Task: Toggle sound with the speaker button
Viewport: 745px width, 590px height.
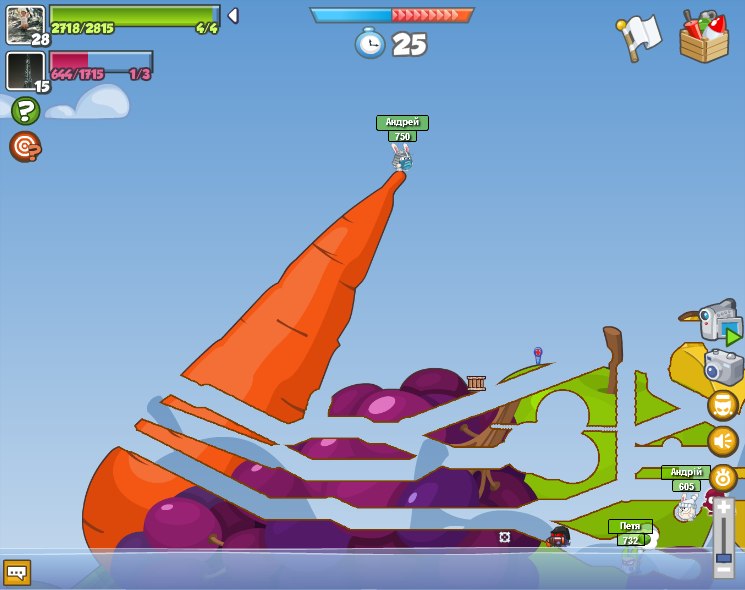Action: [722, 441]
